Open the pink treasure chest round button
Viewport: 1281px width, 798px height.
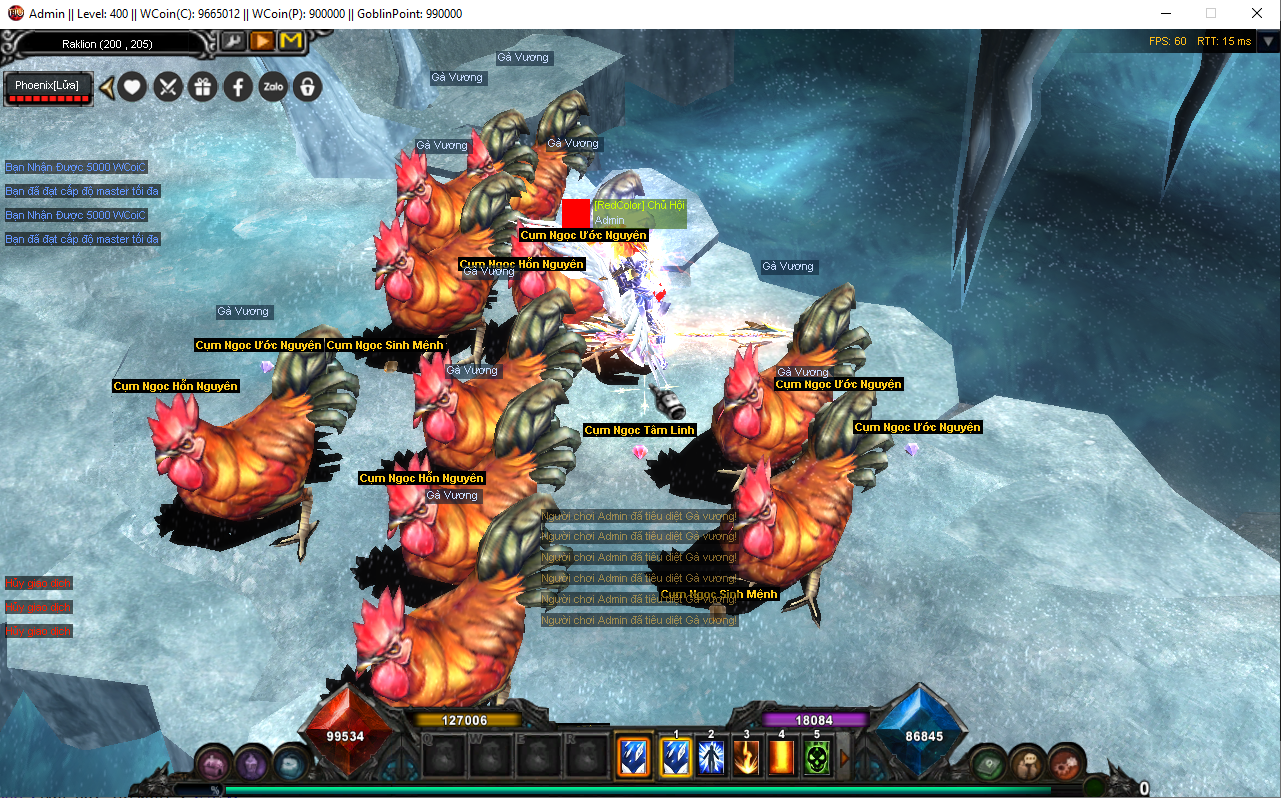pyautogui.click(x=214, y=765)
